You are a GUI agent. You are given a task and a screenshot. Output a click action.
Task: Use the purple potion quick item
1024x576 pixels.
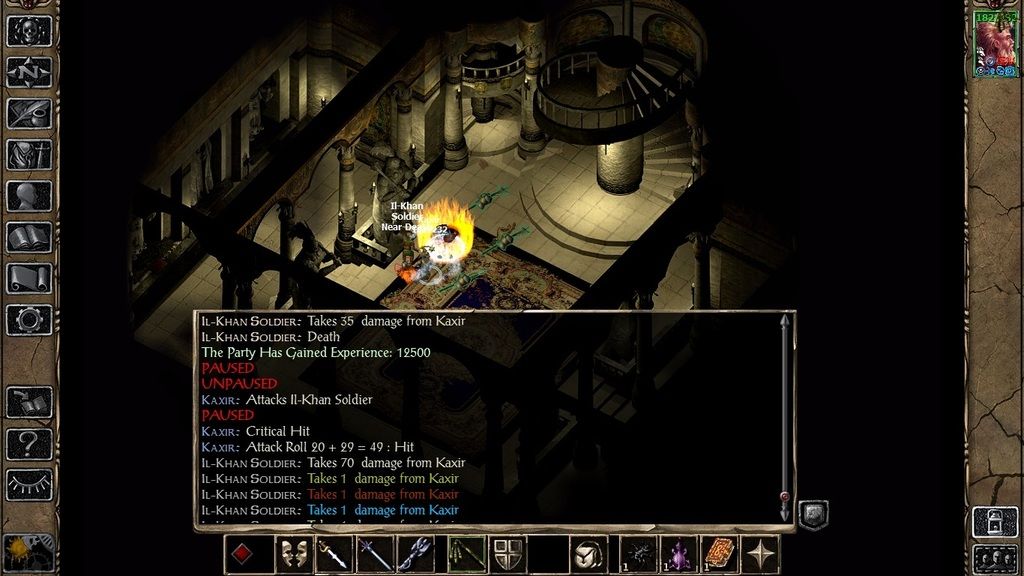[x=680, y=554]
